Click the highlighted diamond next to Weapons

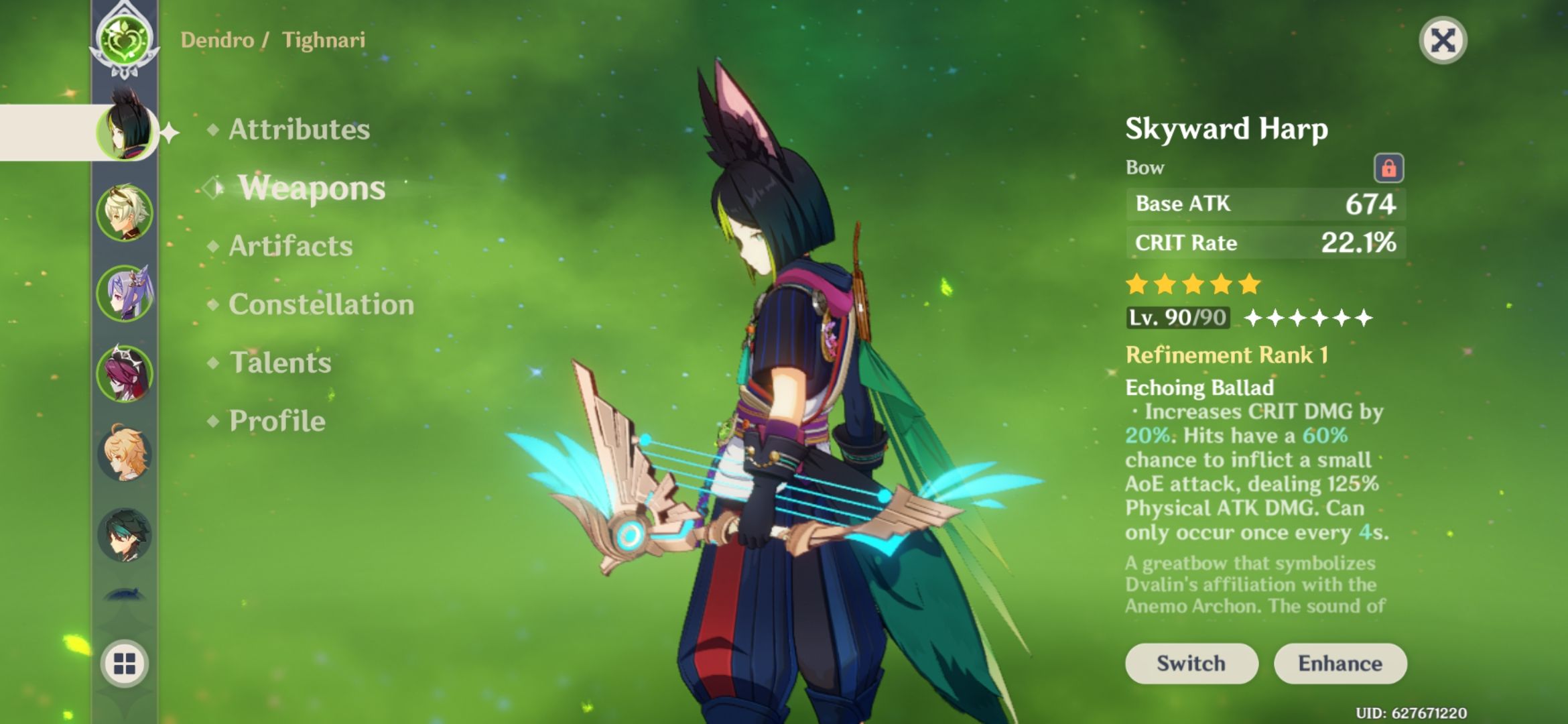[213, 188]
